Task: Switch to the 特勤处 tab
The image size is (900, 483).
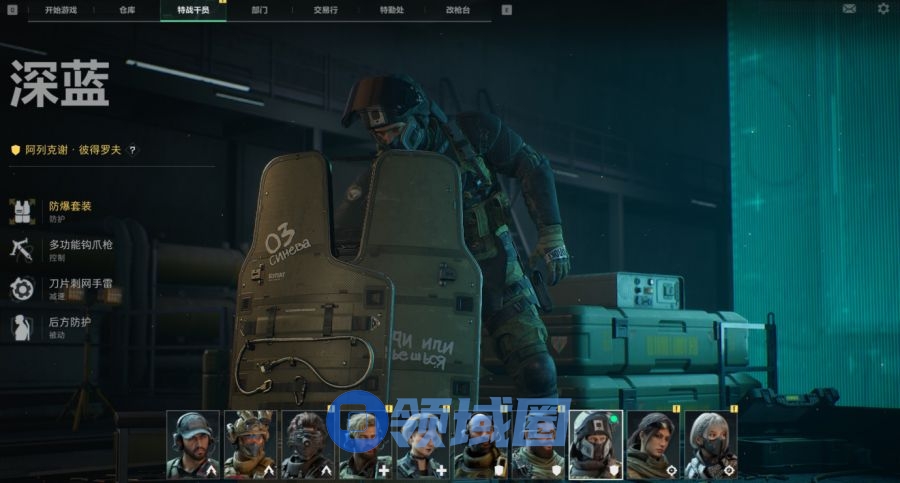Action: (391, 9)
